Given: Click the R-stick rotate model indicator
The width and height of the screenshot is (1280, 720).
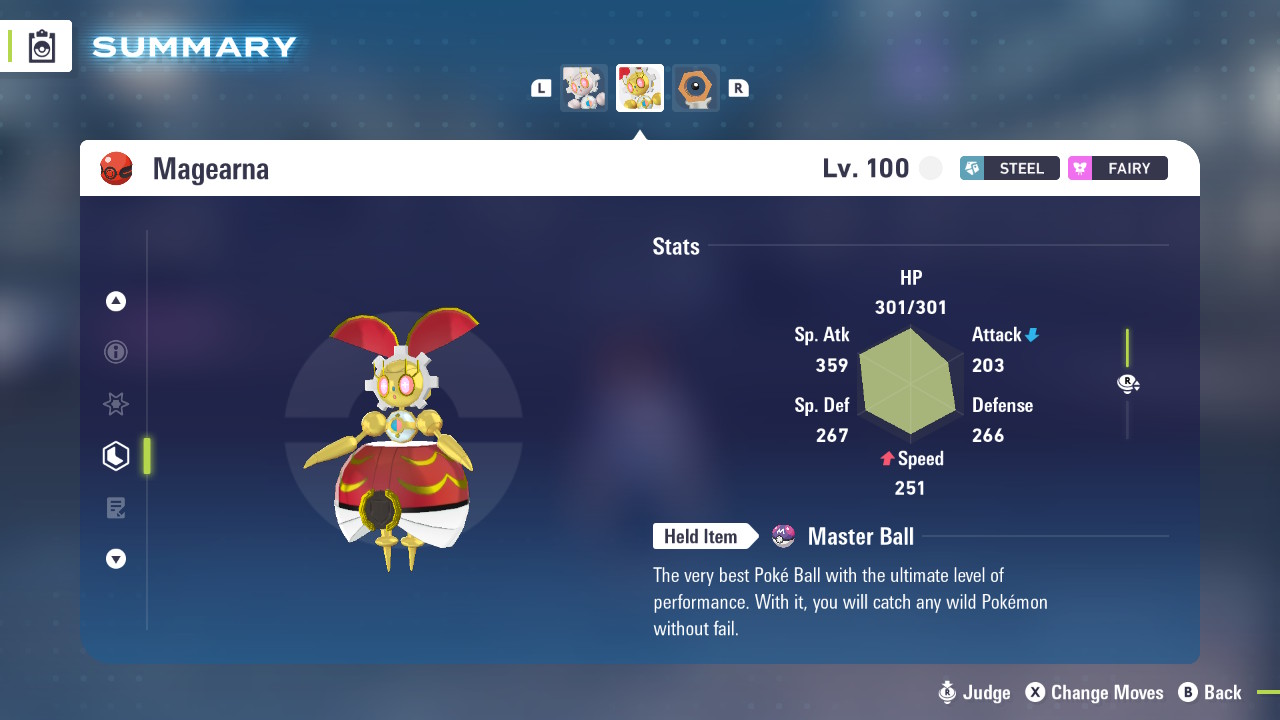Looking at the screenshot, I should (1128, 383).
